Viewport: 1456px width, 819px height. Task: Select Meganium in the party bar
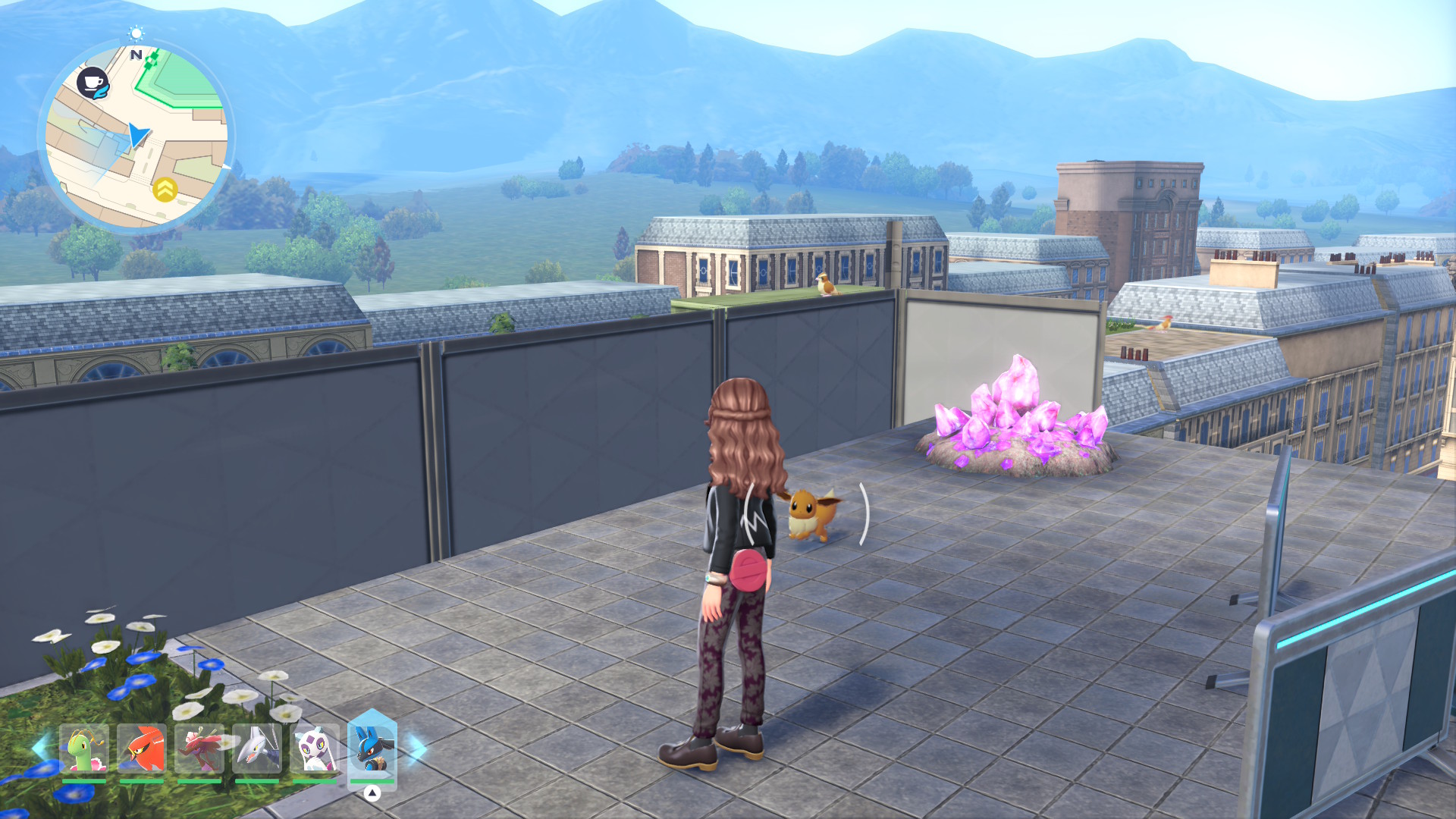[x=84, y=749]
